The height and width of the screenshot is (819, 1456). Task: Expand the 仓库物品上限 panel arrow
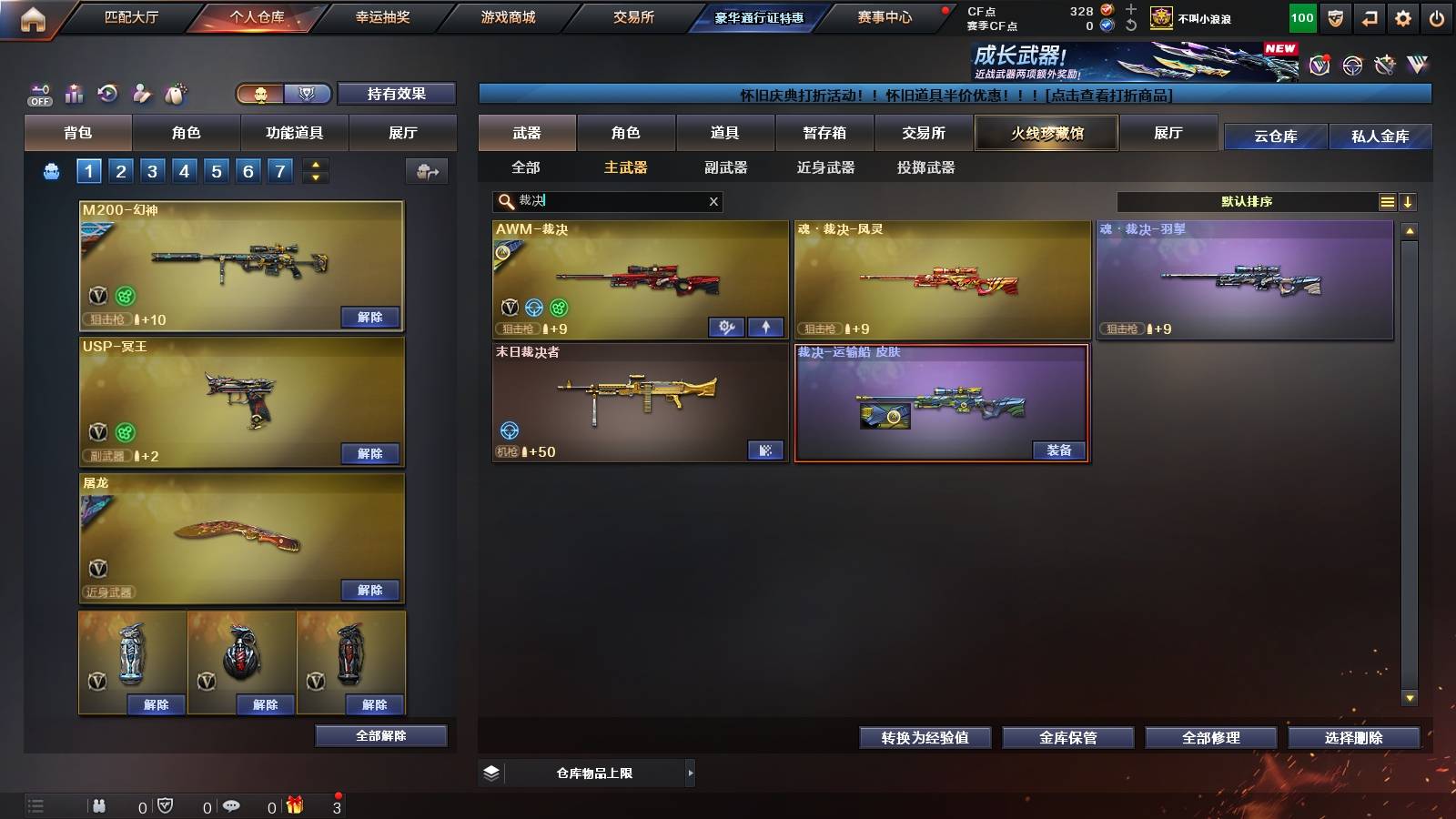pos(690,773)
